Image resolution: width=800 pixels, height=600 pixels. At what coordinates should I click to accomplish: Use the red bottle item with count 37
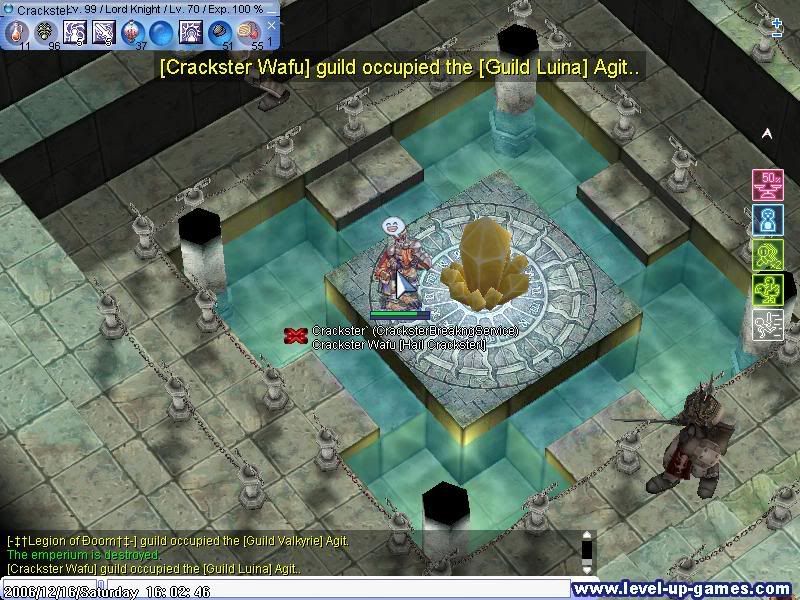pyautogui.click(x=133, y=32)
